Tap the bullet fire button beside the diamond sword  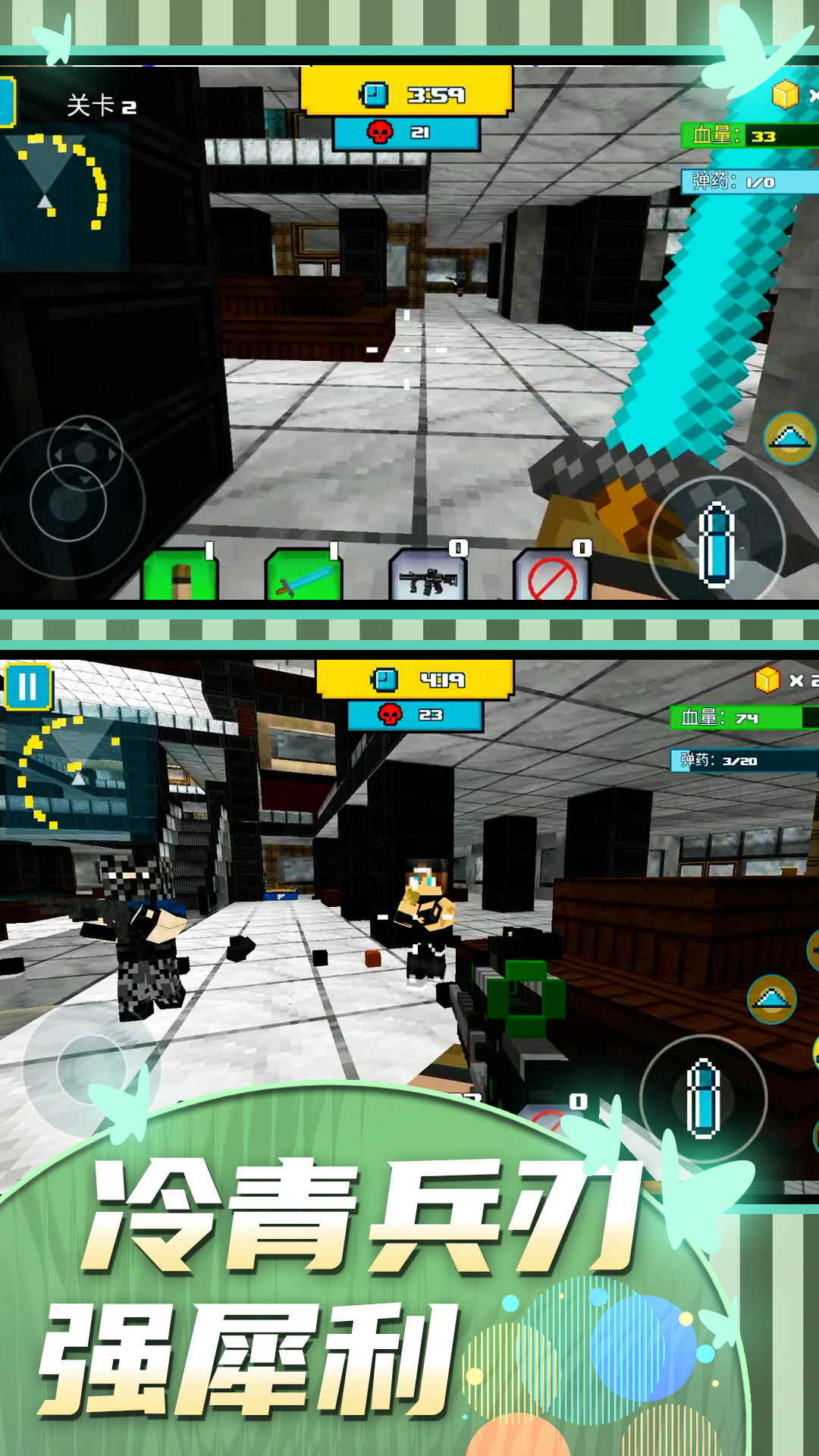point(715,544)
